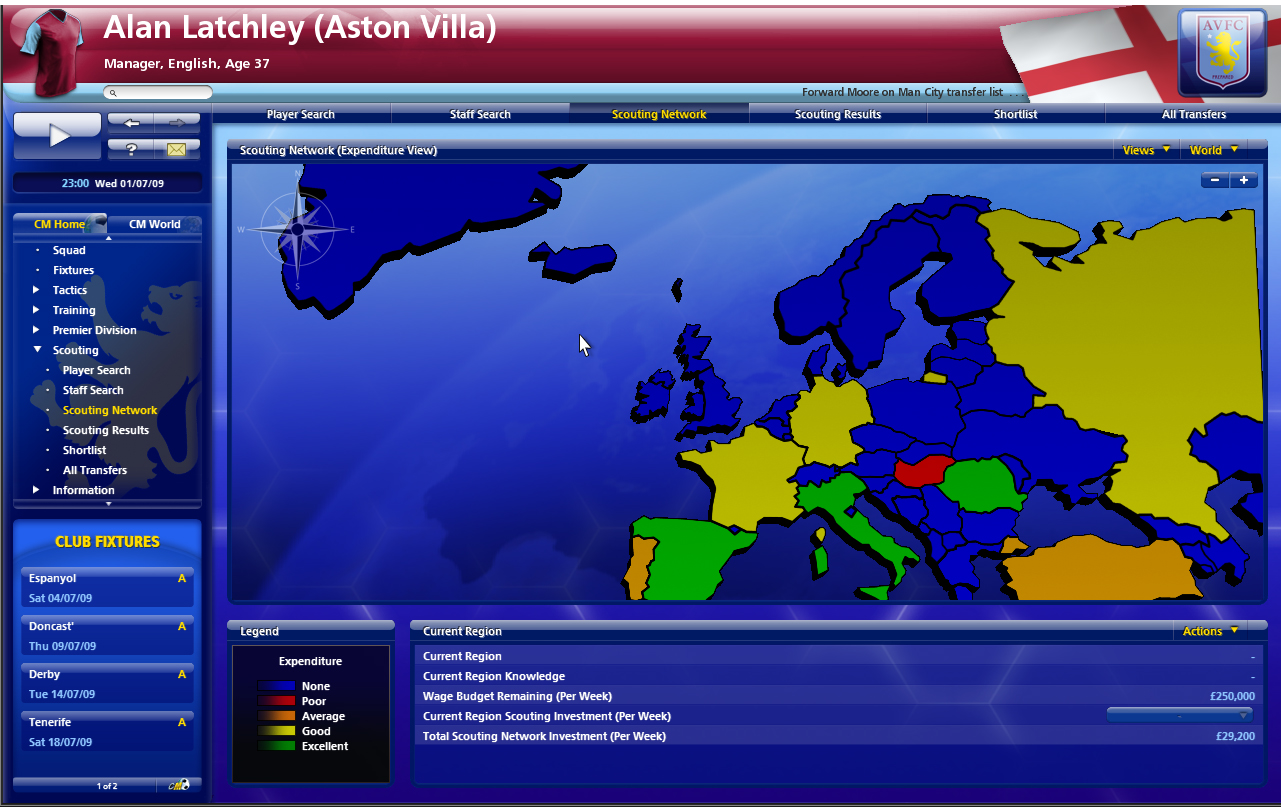Select Squad in the sidebar menu
Viewport: 1281px width, 807px height.
coord(69,250)
